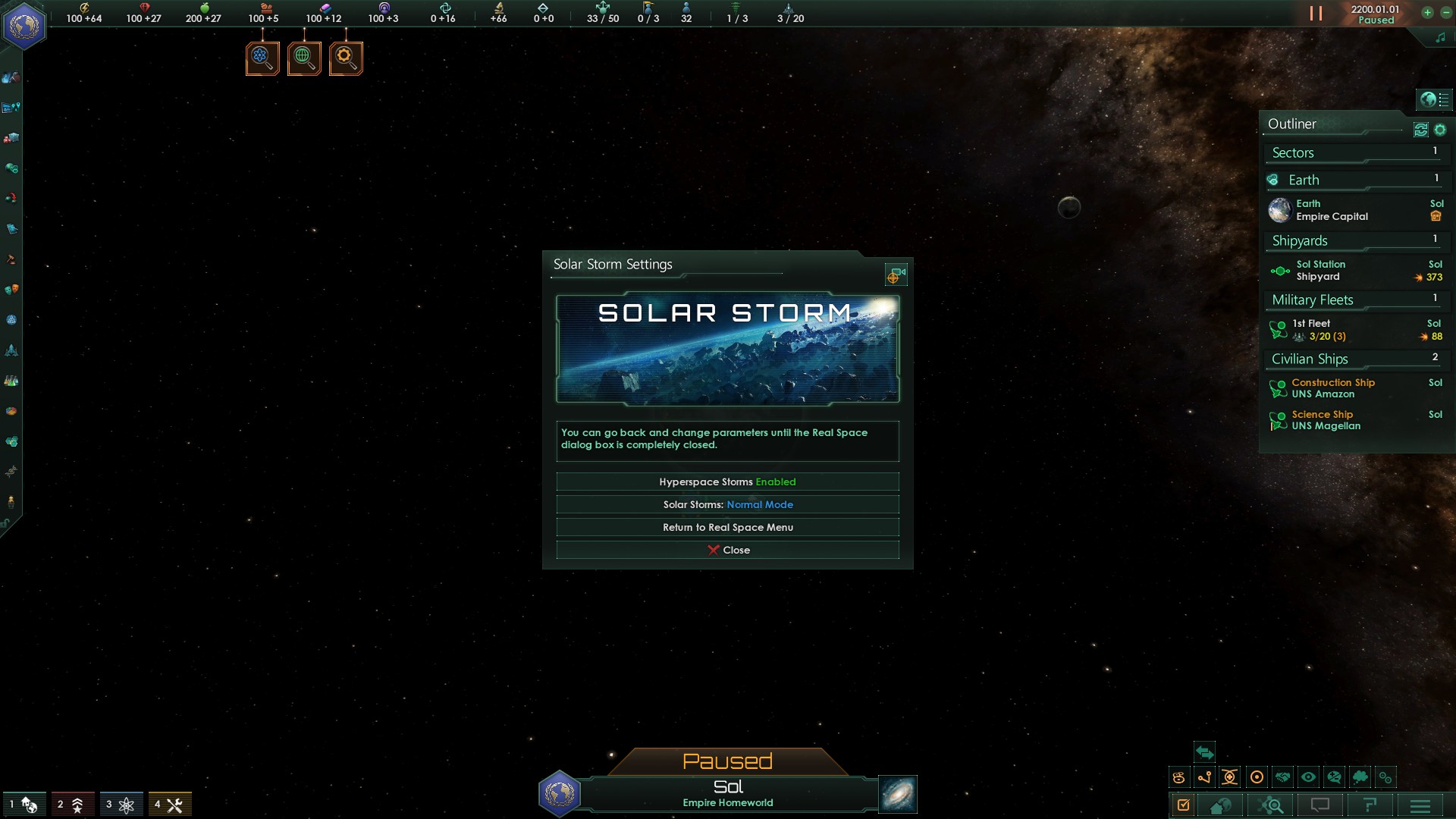1456x819 pixels.
Task: Open the outliner settings gear
Action: 1440,130
